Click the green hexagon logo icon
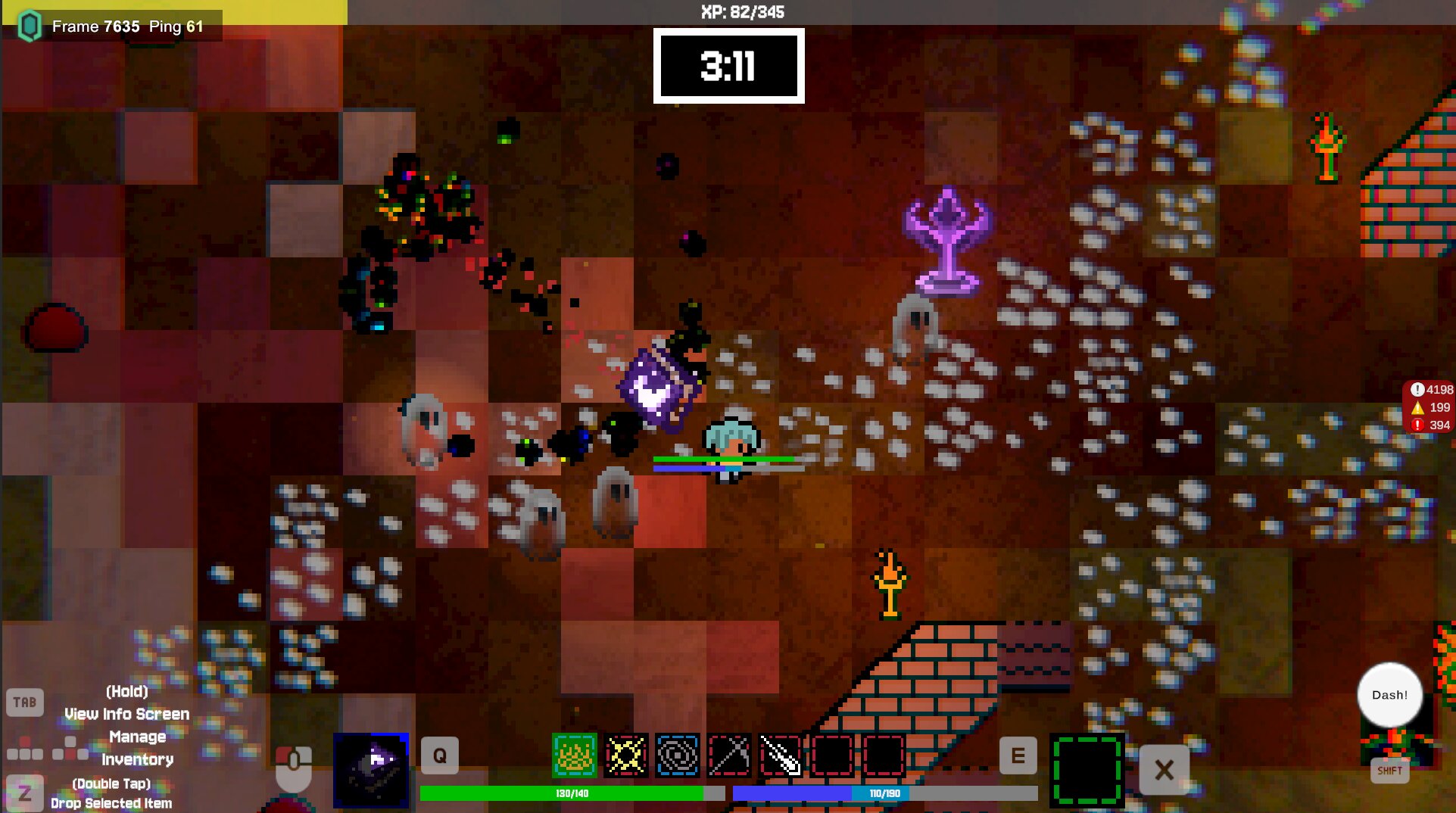The width and height of the screenshot is (1456, 813). click(x=29, y=26)
